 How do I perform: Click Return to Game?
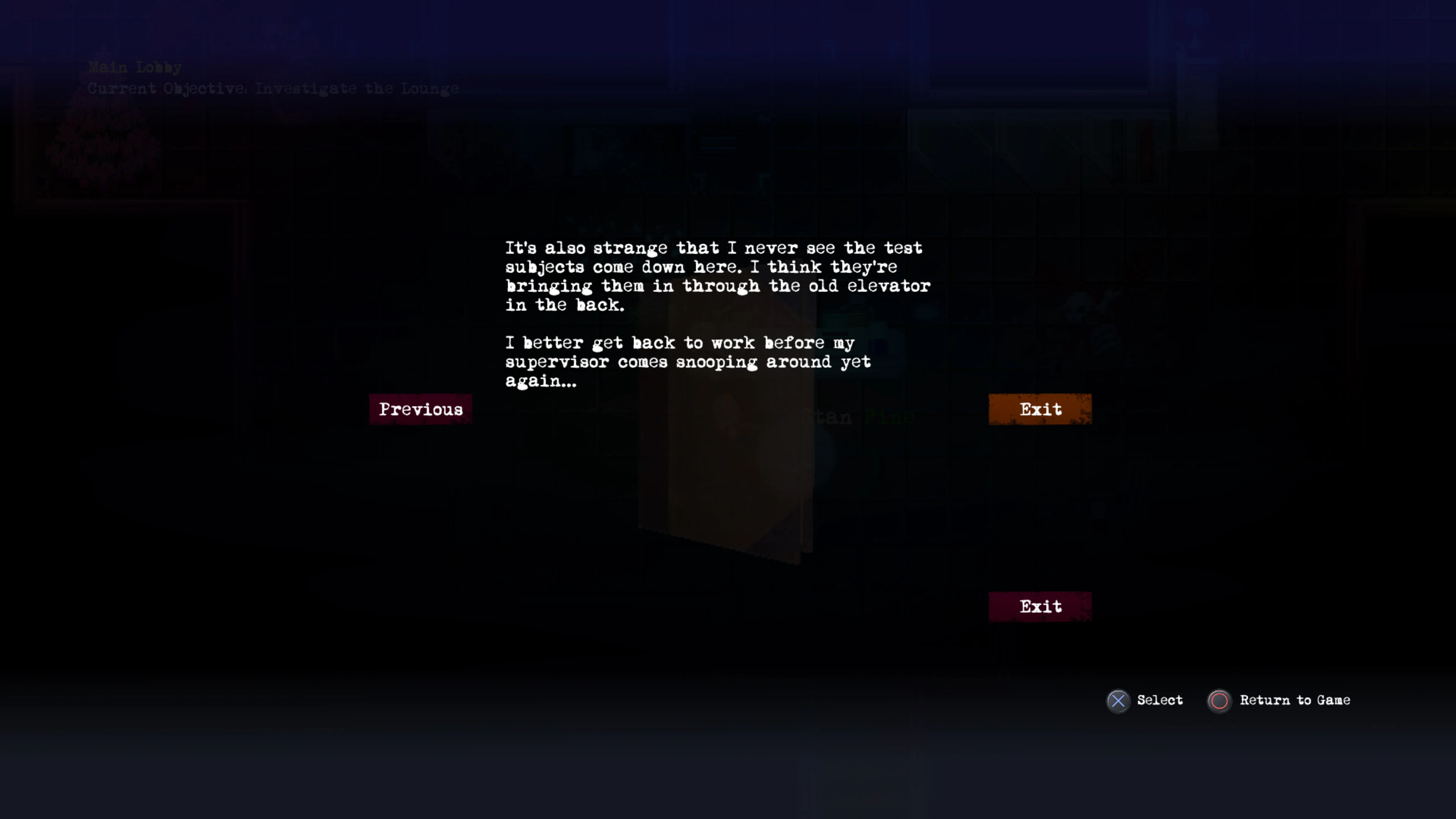(x=1295, y=700)
